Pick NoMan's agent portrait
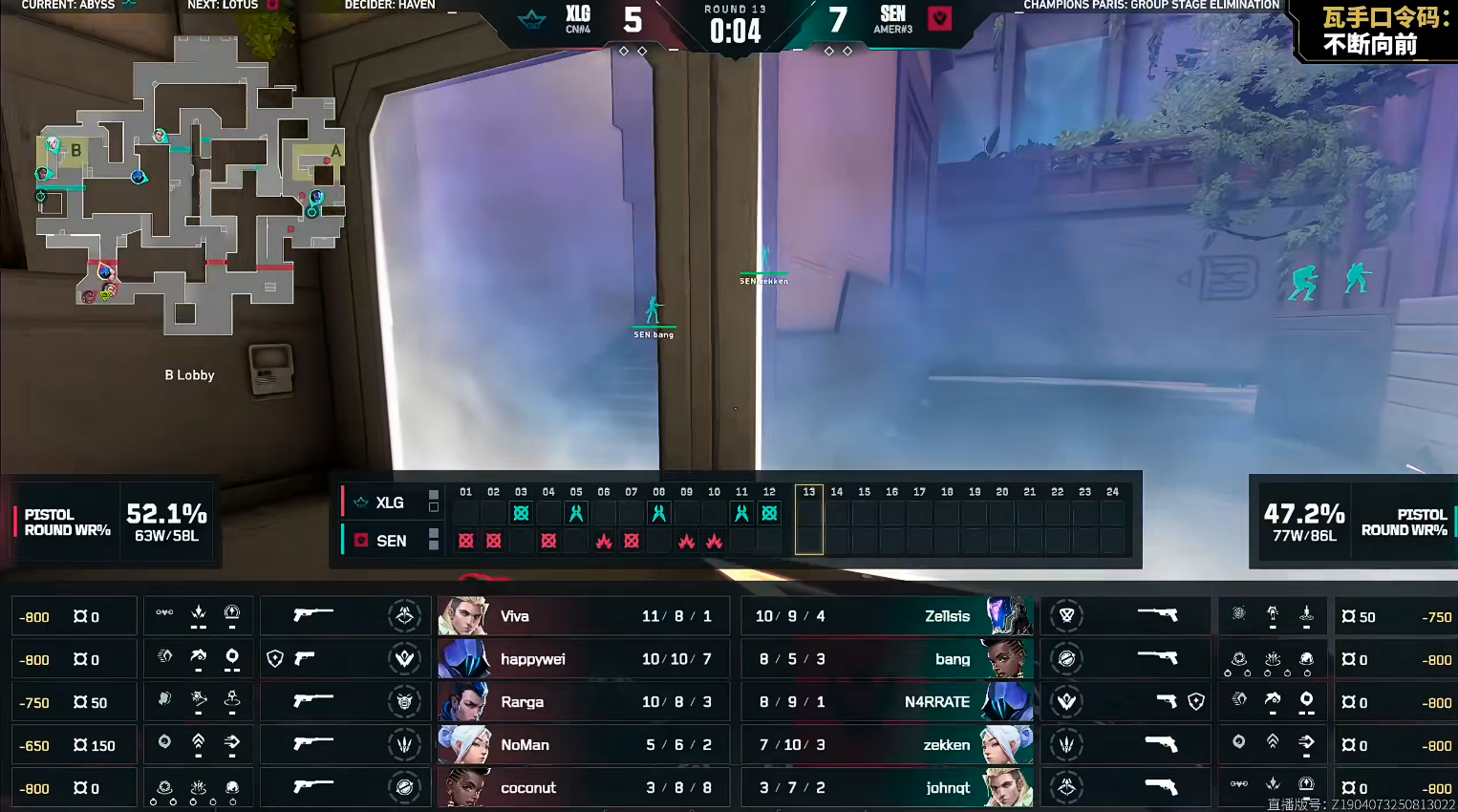 [x=463, y=745]
